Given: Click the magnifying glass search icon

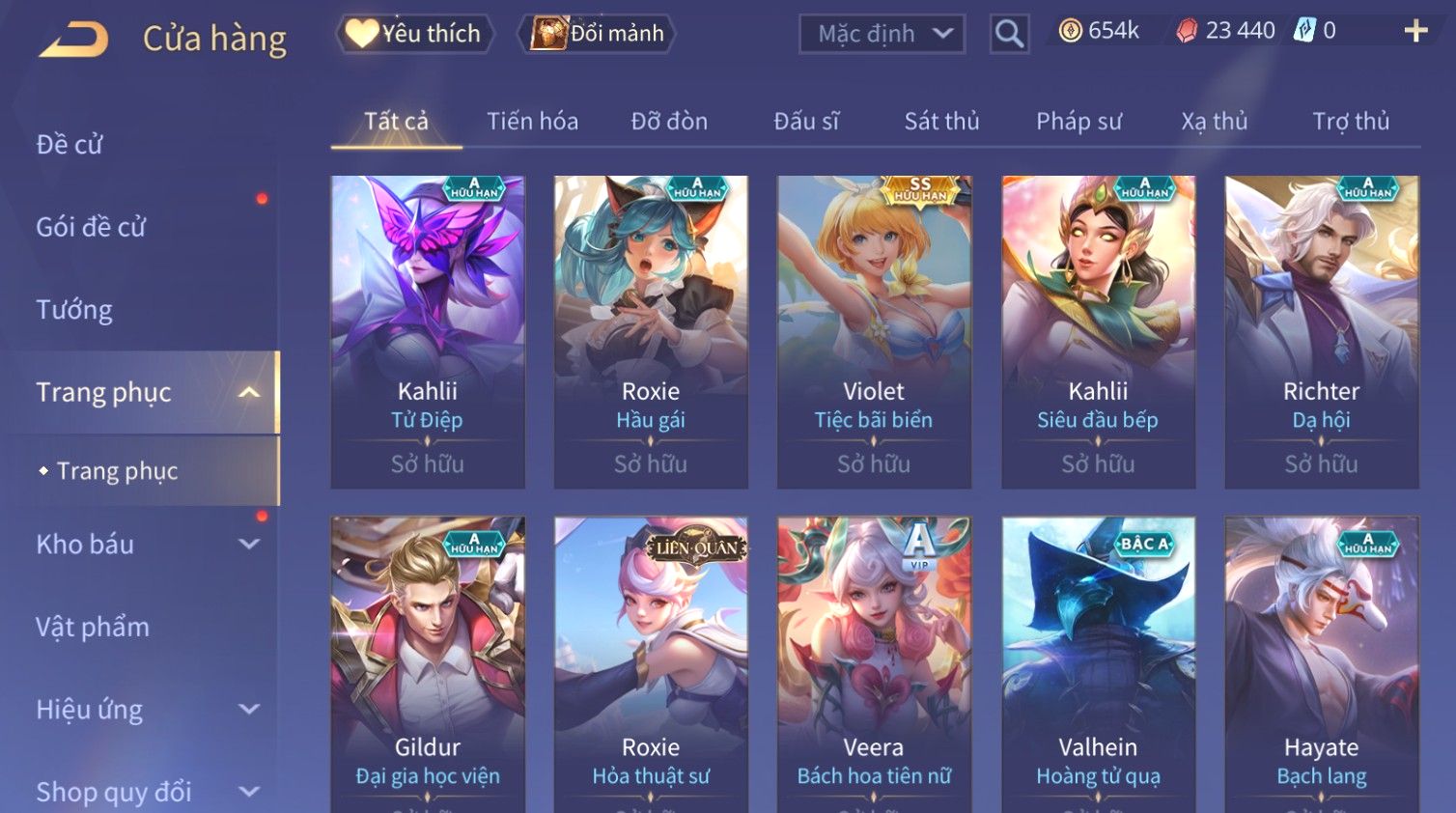Looking at the screenshot, I should (1009, 34).
